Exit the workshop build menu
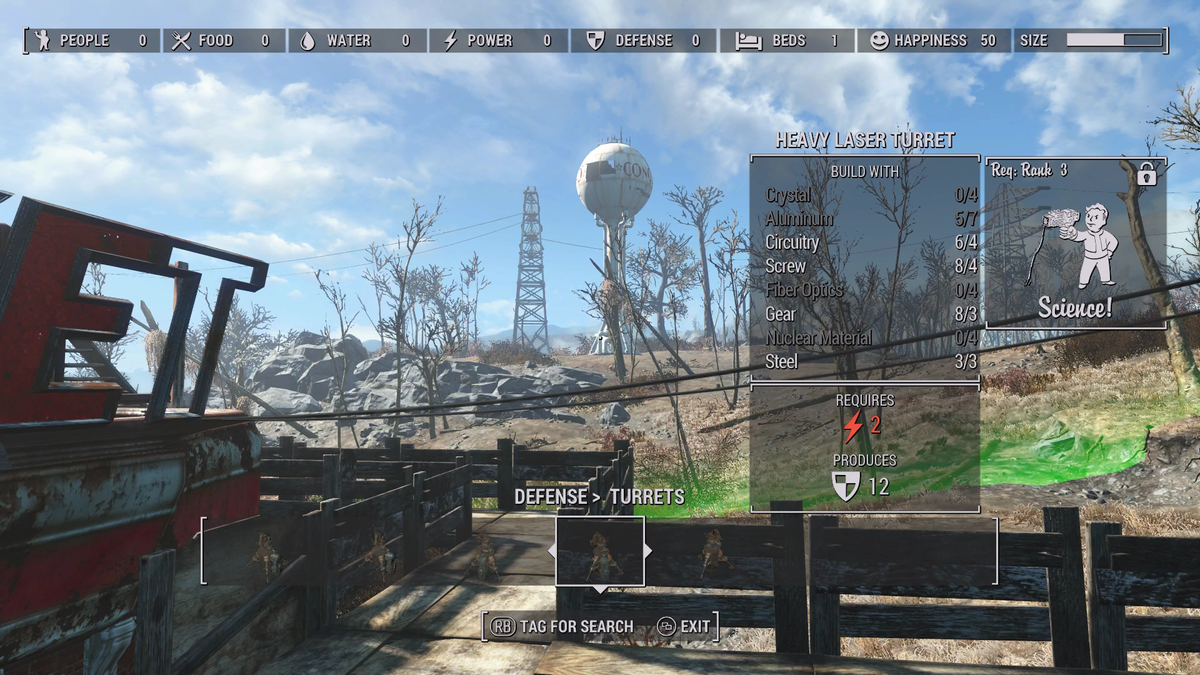This screenshot has width=1200, height=675. pos(684,627)
